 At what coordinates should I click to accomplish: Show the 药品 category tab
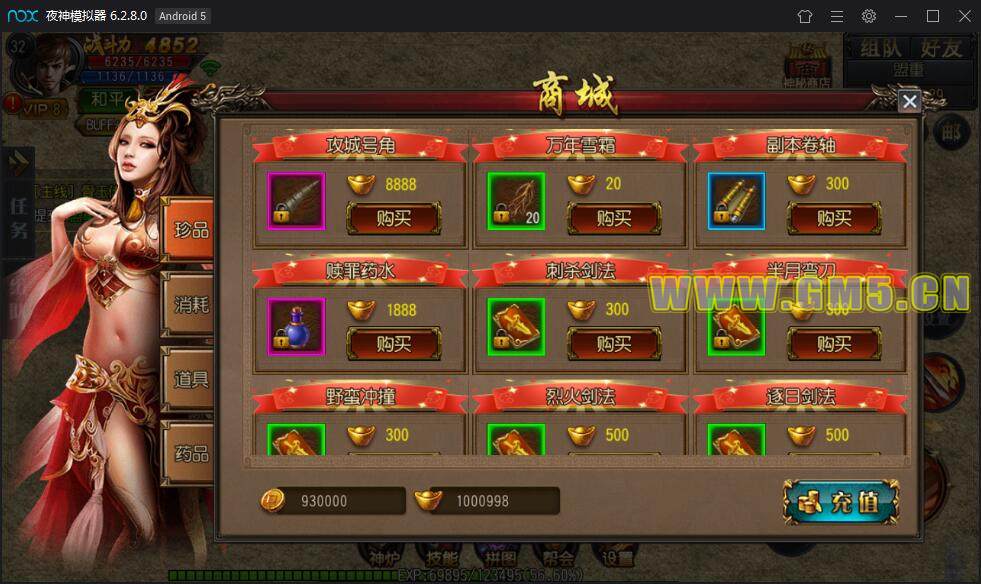[x=191, y=453]
